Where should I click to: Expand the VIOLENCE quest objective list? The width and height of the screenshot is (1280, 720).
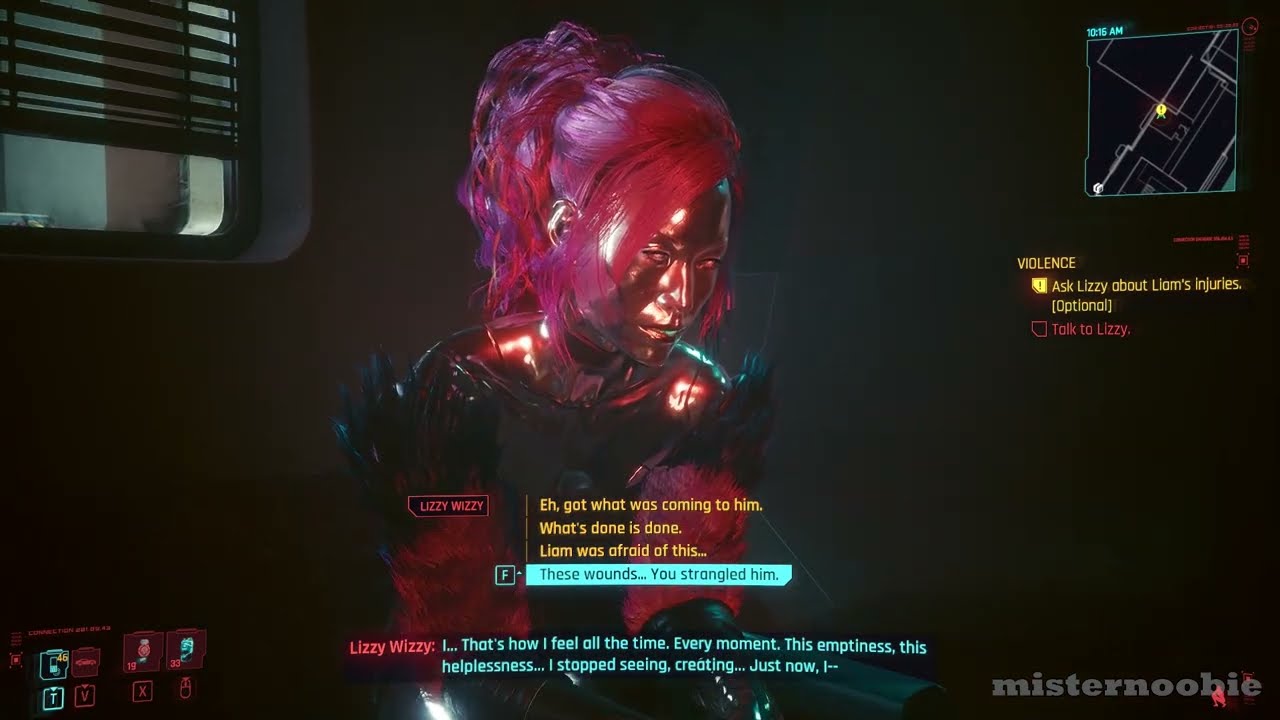pos(1047,263)
